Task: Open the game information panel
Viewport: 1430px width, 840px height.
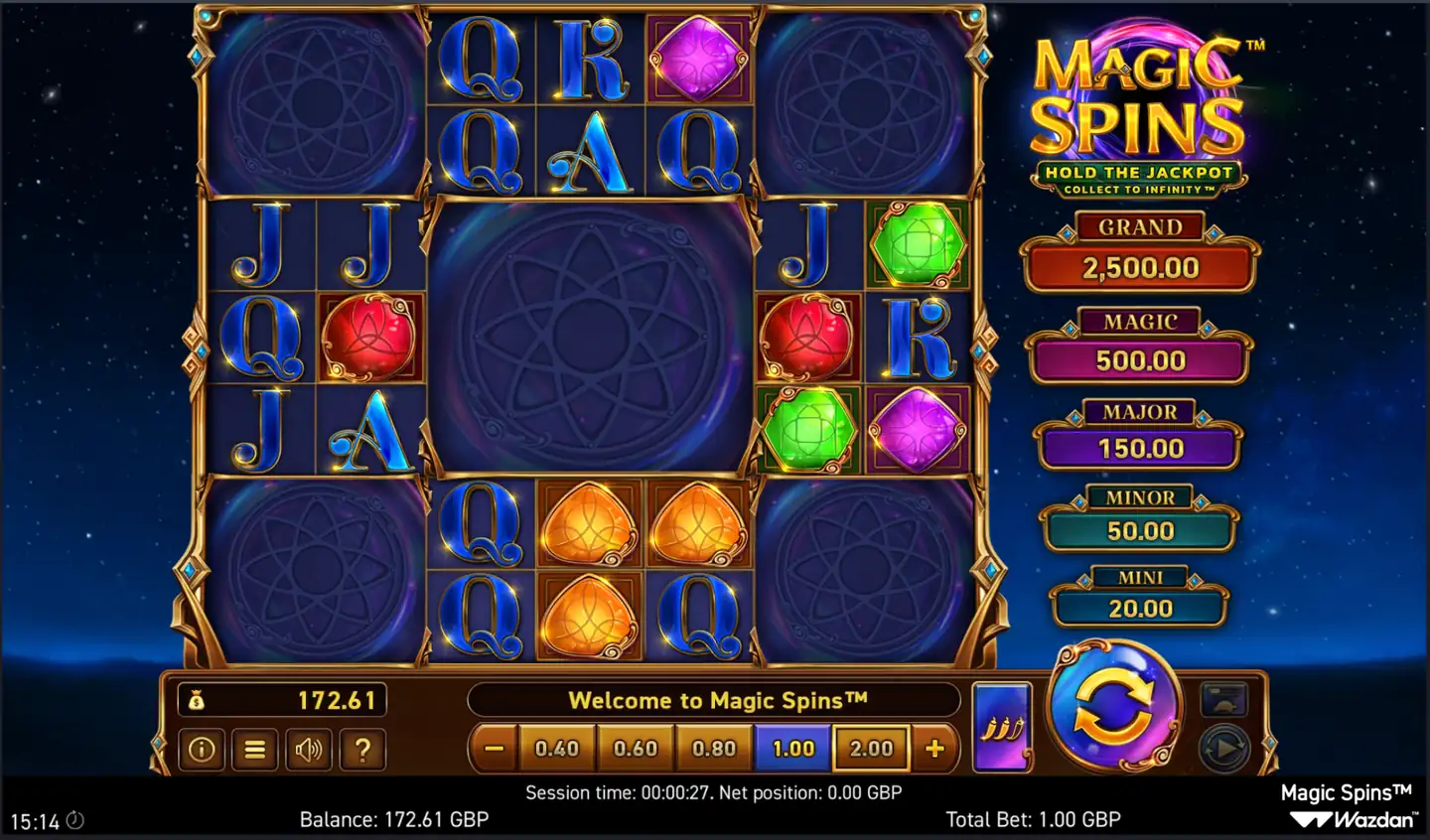Action: coord(202,750)
